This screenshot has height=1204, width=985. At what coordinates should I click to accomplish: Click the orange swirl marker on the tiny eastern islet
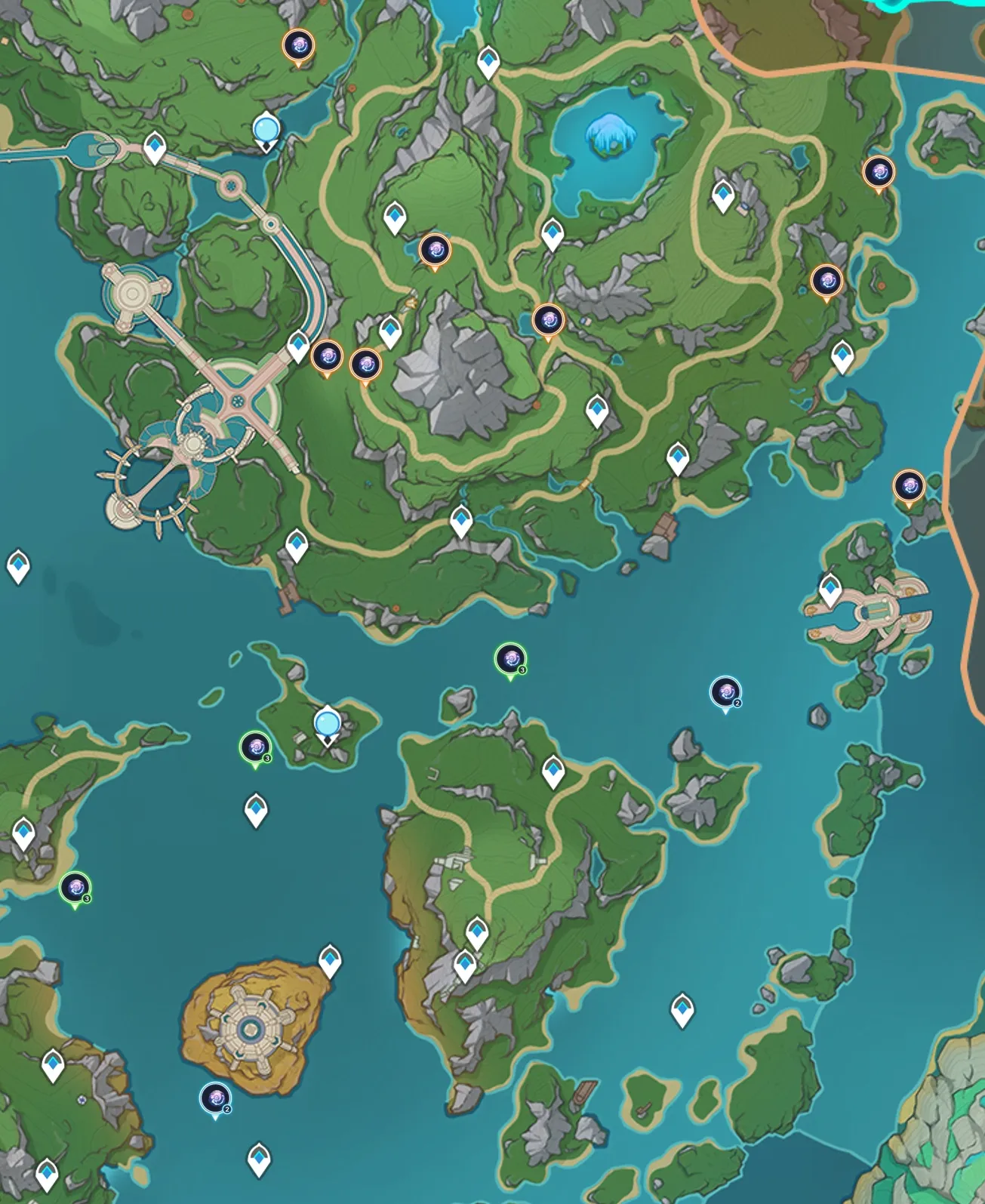click(909, 485)
